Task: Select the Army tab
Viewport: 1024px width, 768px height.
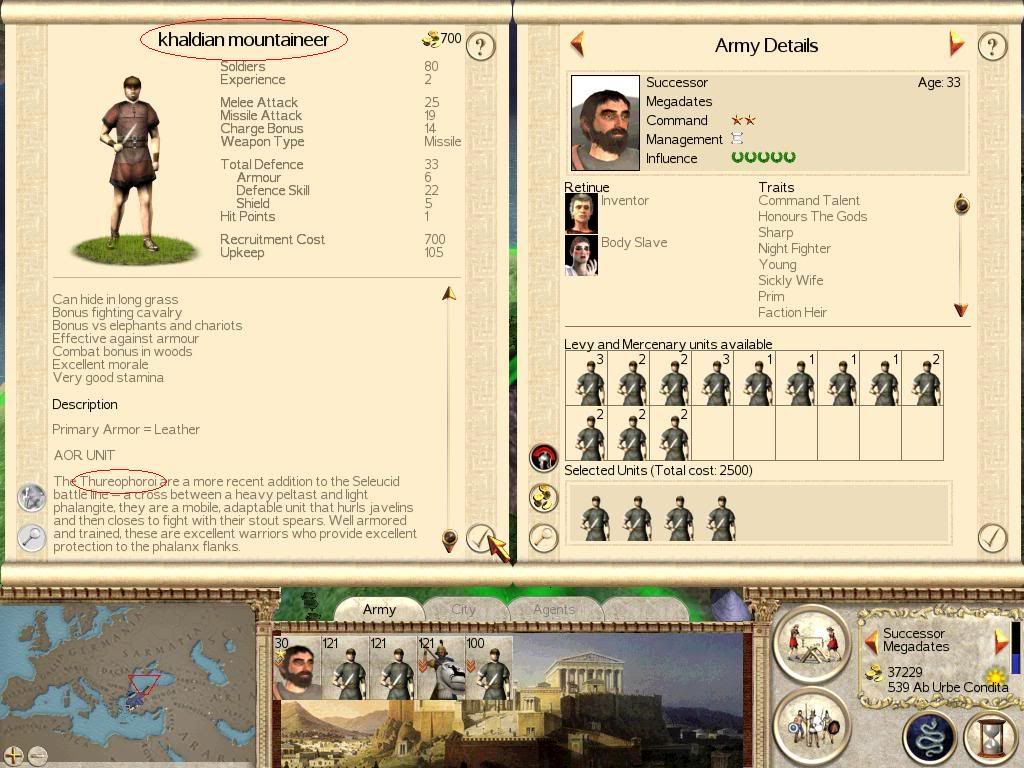Action: [379, 609]
